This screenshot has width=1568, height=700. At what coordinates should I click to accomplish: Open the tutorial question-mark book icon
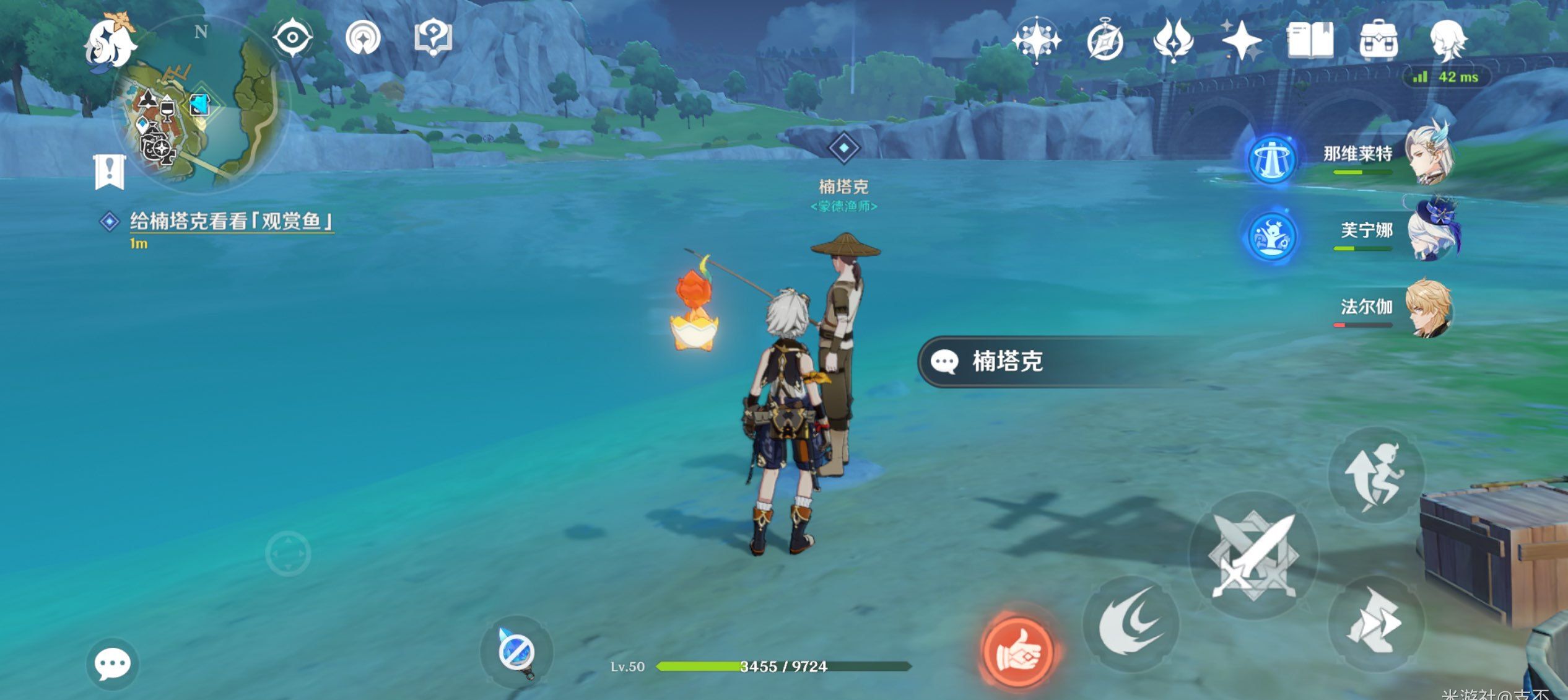(433, 38)
